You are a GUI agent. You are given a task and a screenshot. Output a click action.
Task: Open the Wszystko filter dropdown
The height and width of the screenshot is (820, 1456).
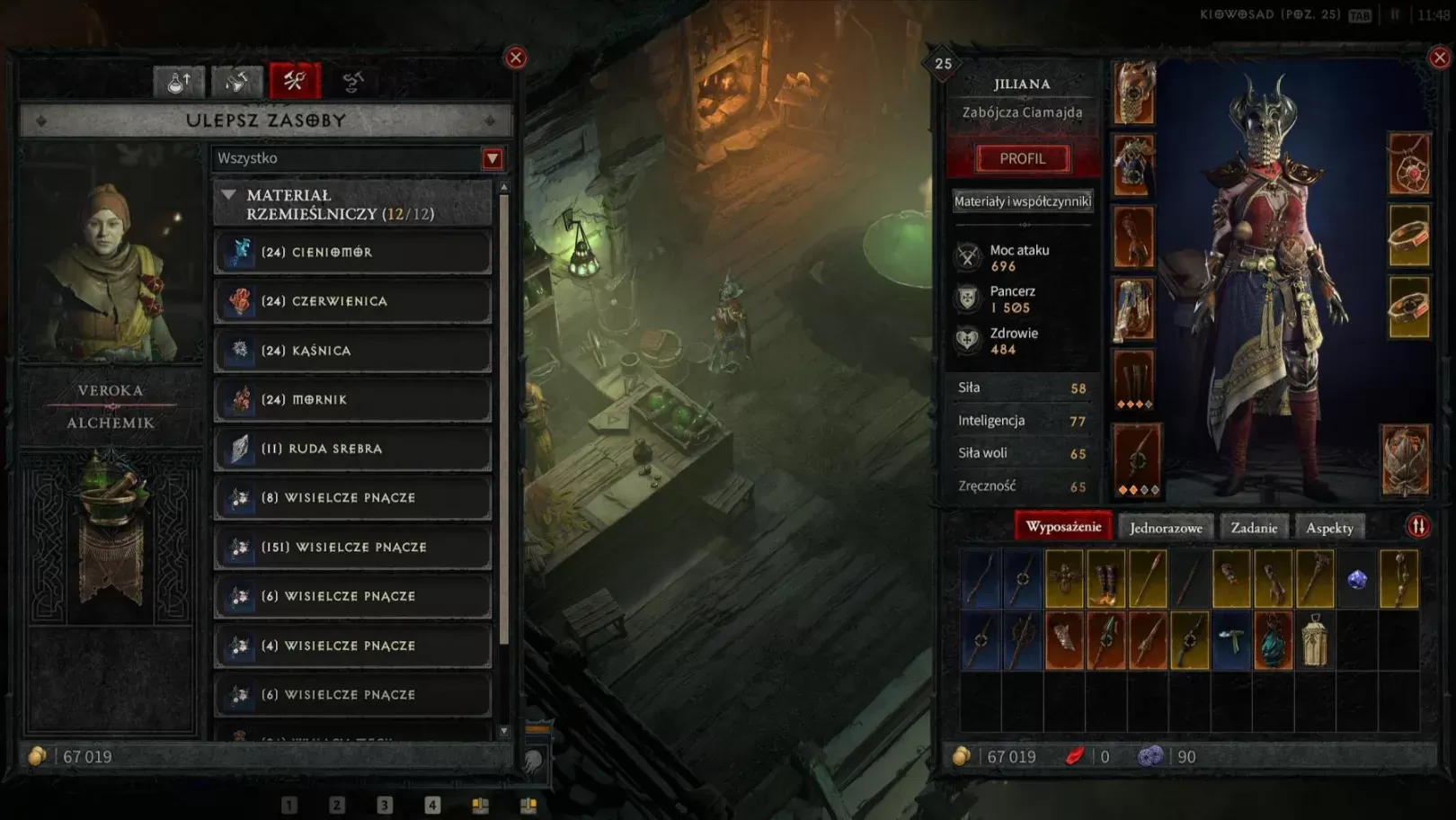493,159
